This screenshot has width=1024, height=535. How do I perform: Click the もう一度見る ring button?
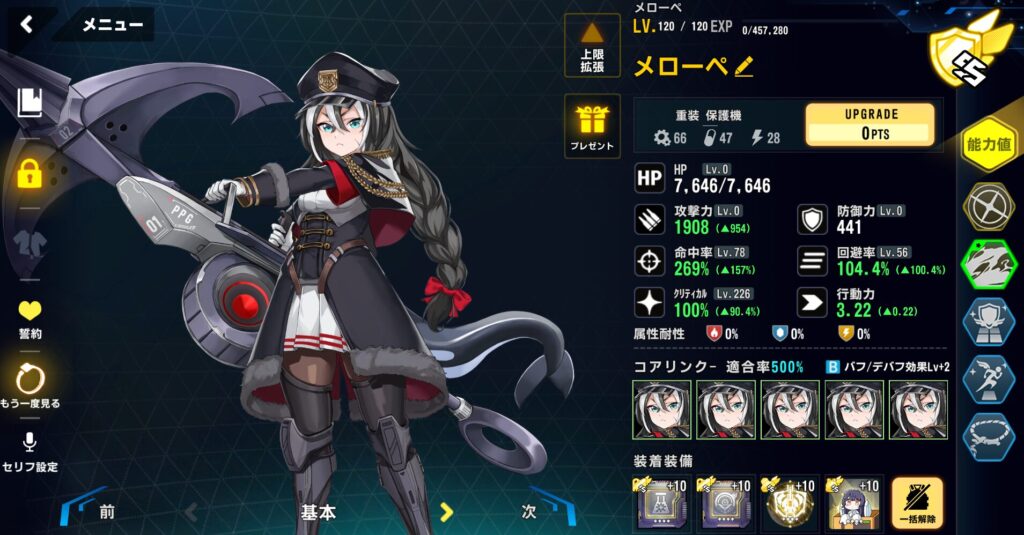pos(30,384)
